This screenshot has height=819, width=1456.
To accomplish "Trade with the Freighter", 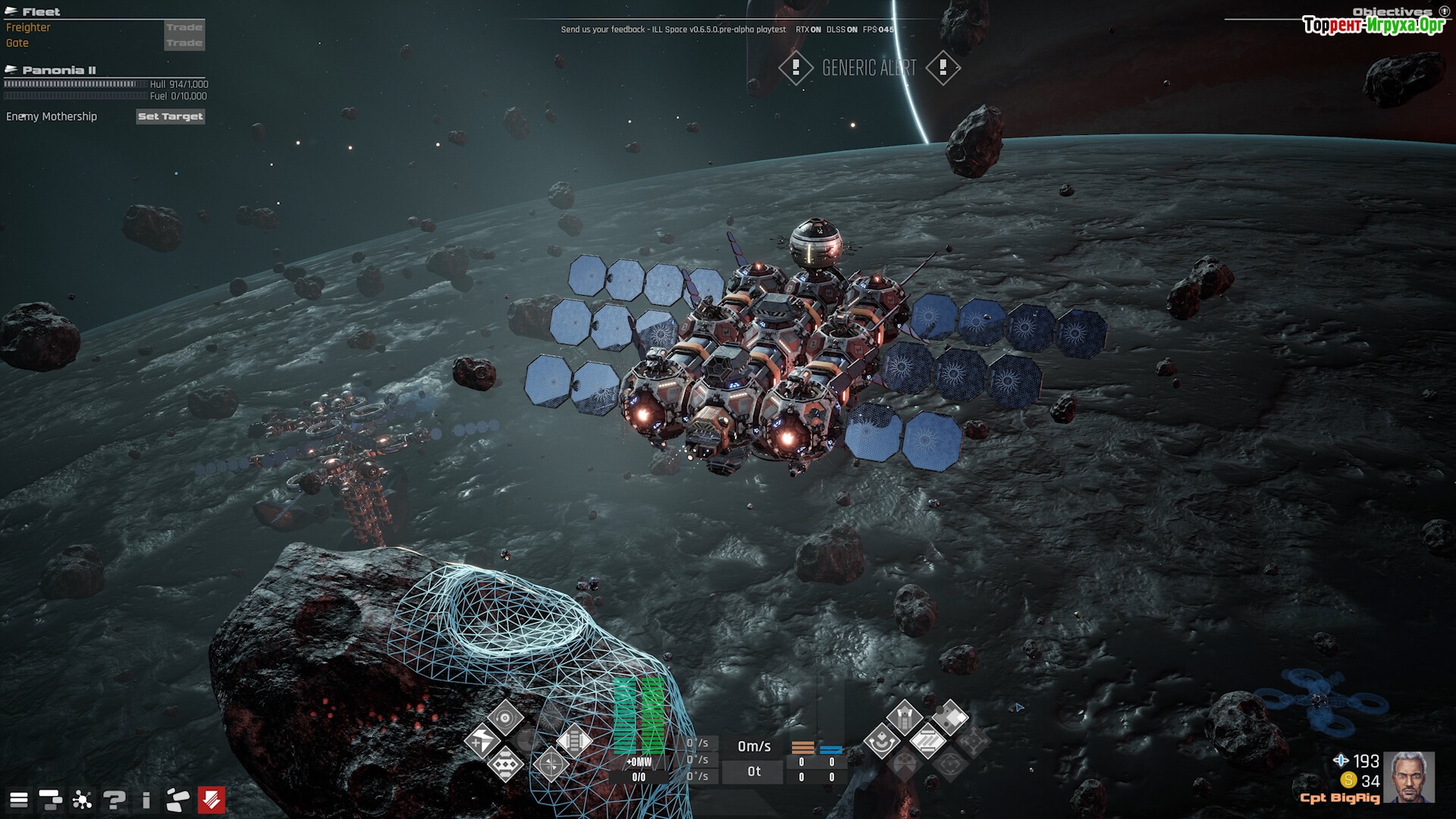I will (184, 27).
